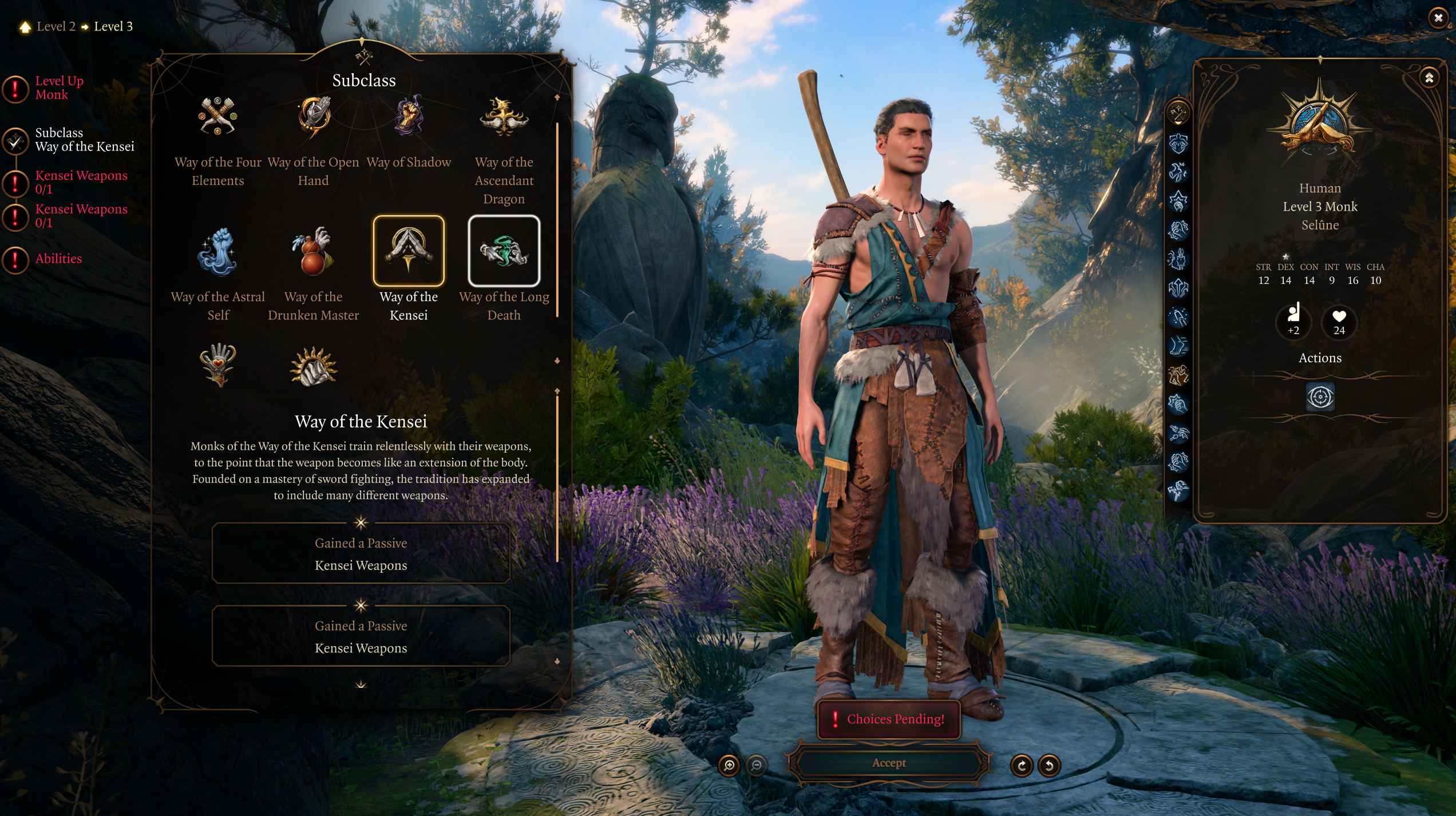Open the Level Up Monk step

tap(59, 88)
